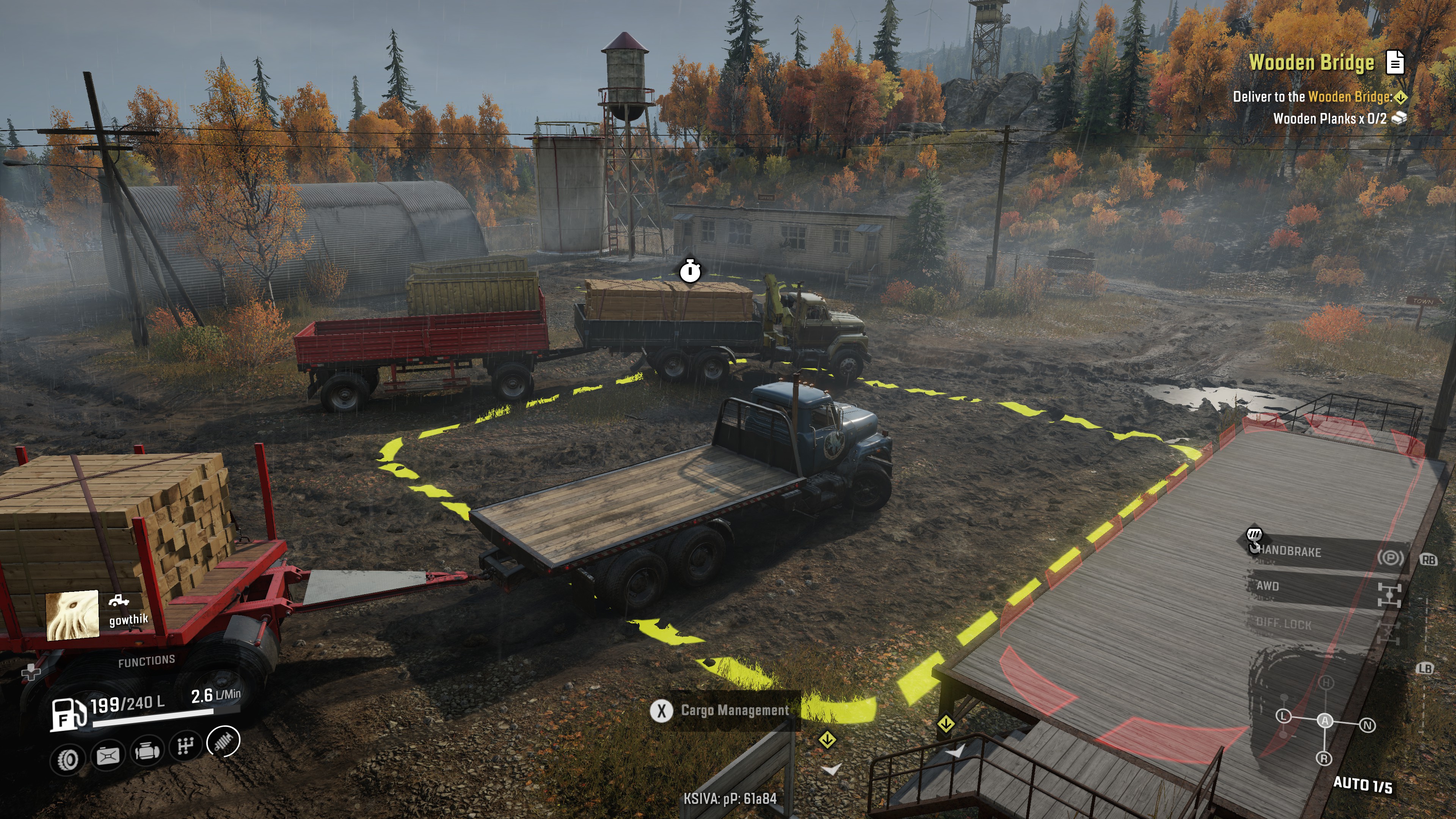This screenshot has height=819, width=1456.
Task: Click the winch hook icon
Action: (1254, 539)
